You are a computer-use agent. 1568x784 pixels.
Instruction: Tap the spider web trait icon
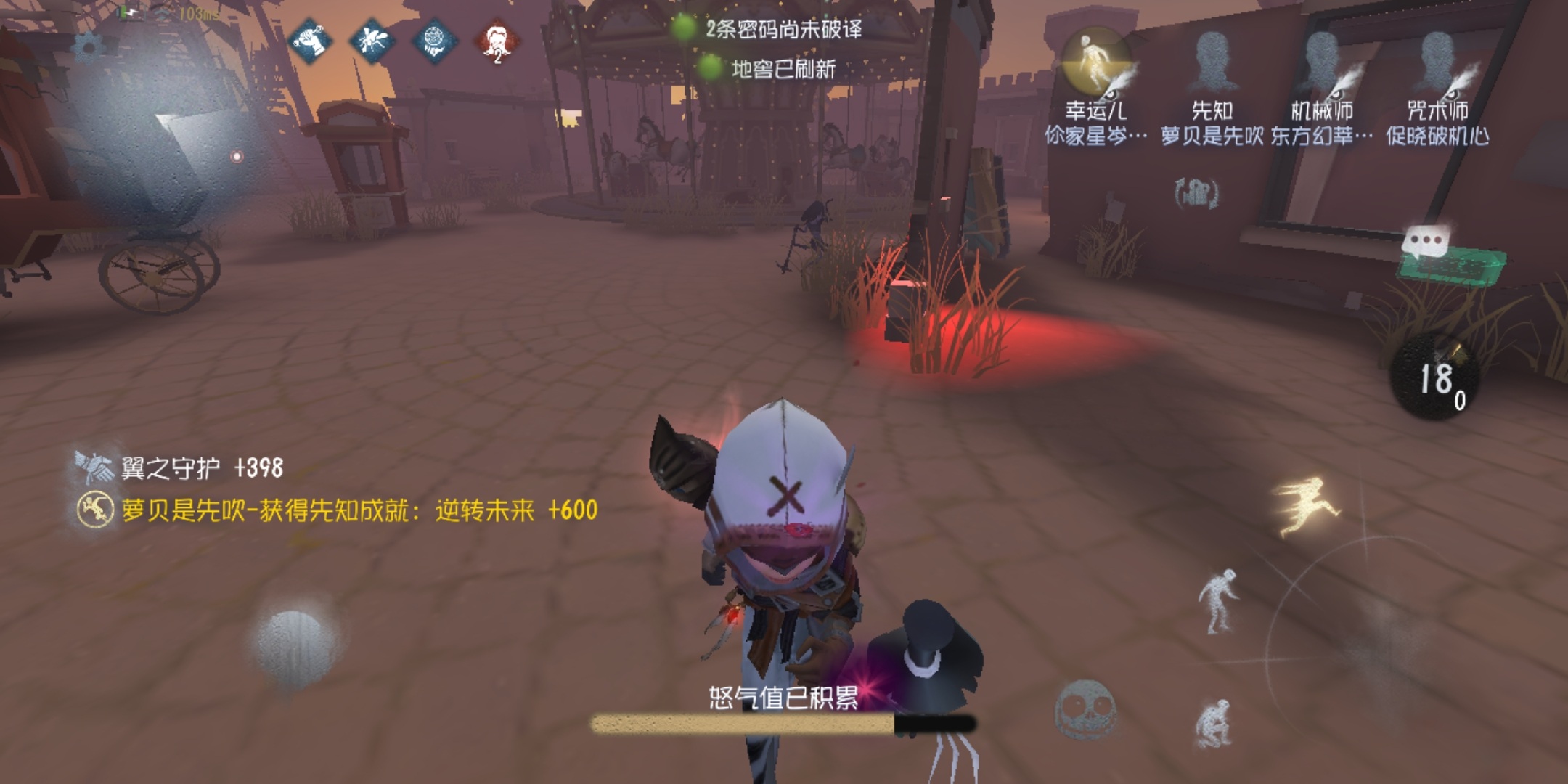coord(434,41)
